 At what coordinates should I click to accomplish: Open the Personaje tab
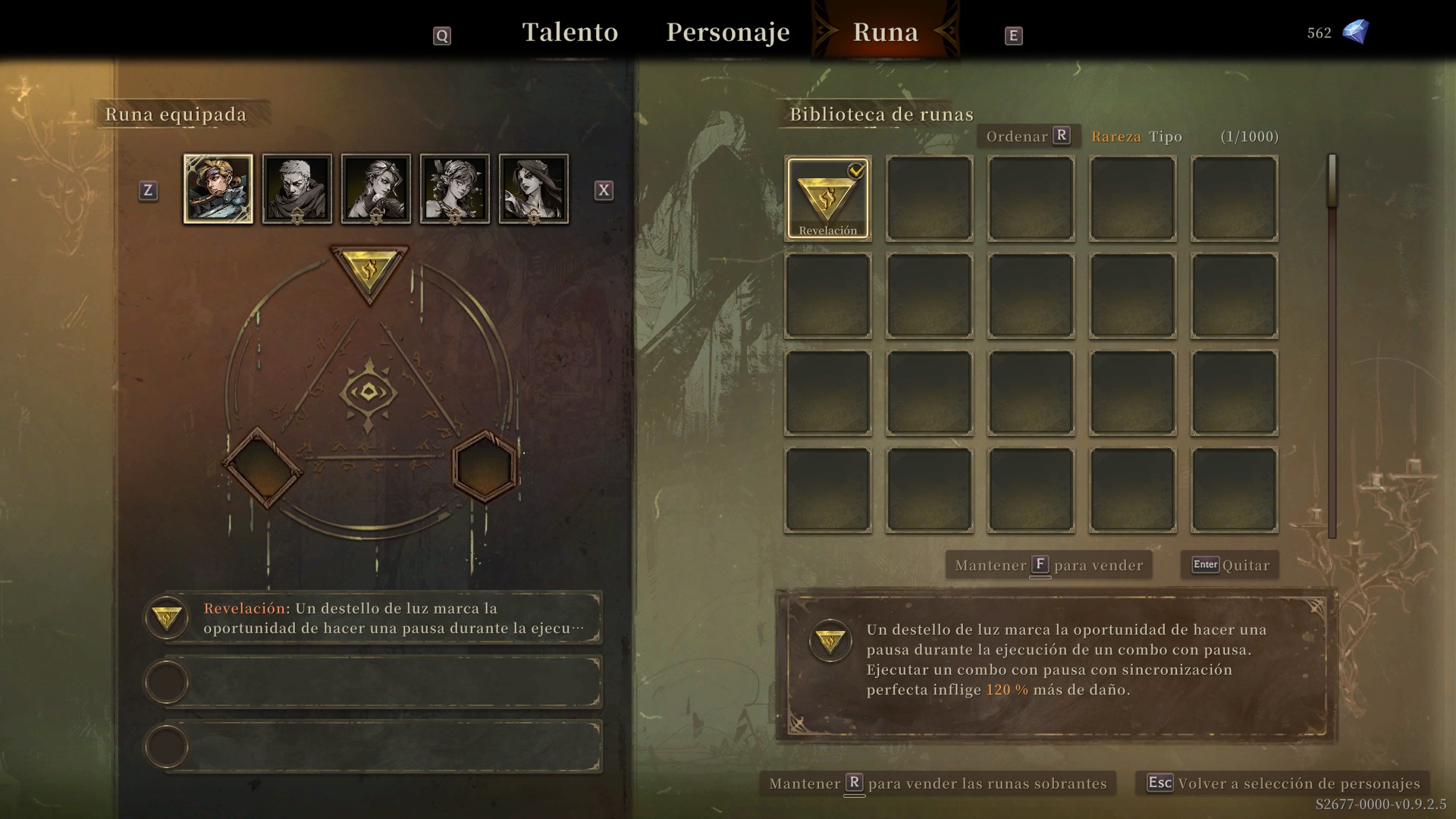pyautogui.click(x=727, y=33)
